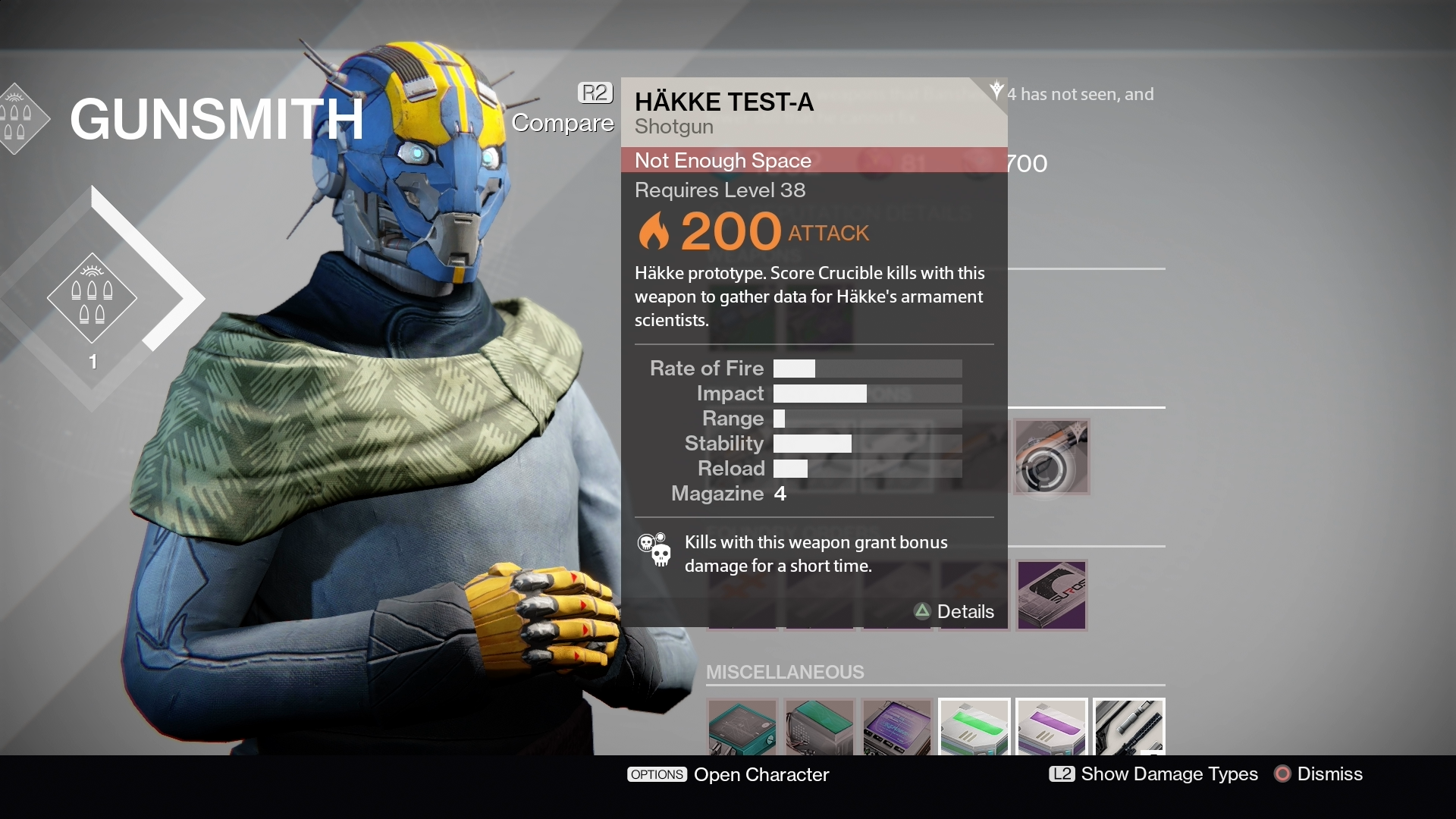Buy the green ammo synthesis crate

(974, 727)
